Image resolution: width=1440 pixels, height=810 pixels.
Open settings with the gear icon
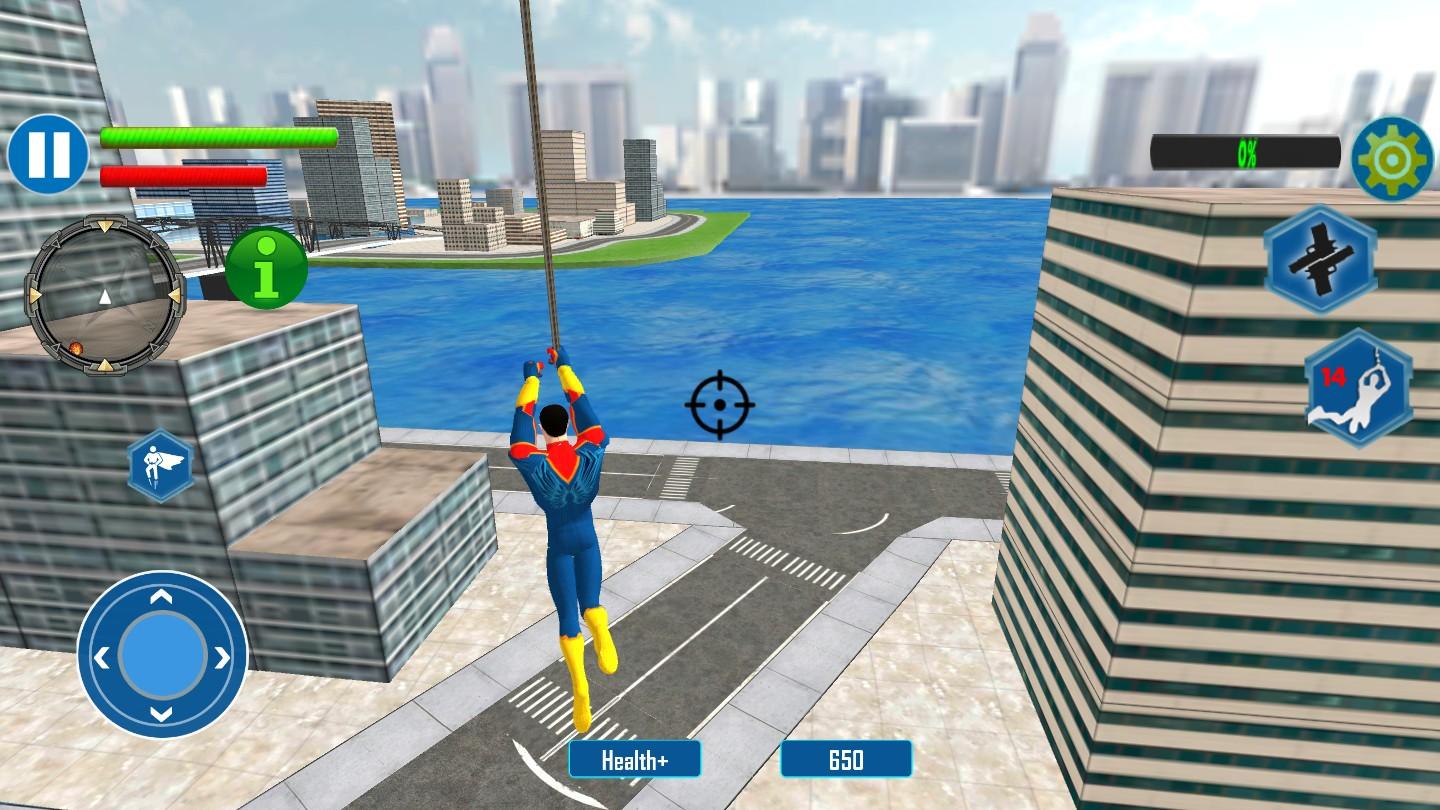(x=1392, y=158)
